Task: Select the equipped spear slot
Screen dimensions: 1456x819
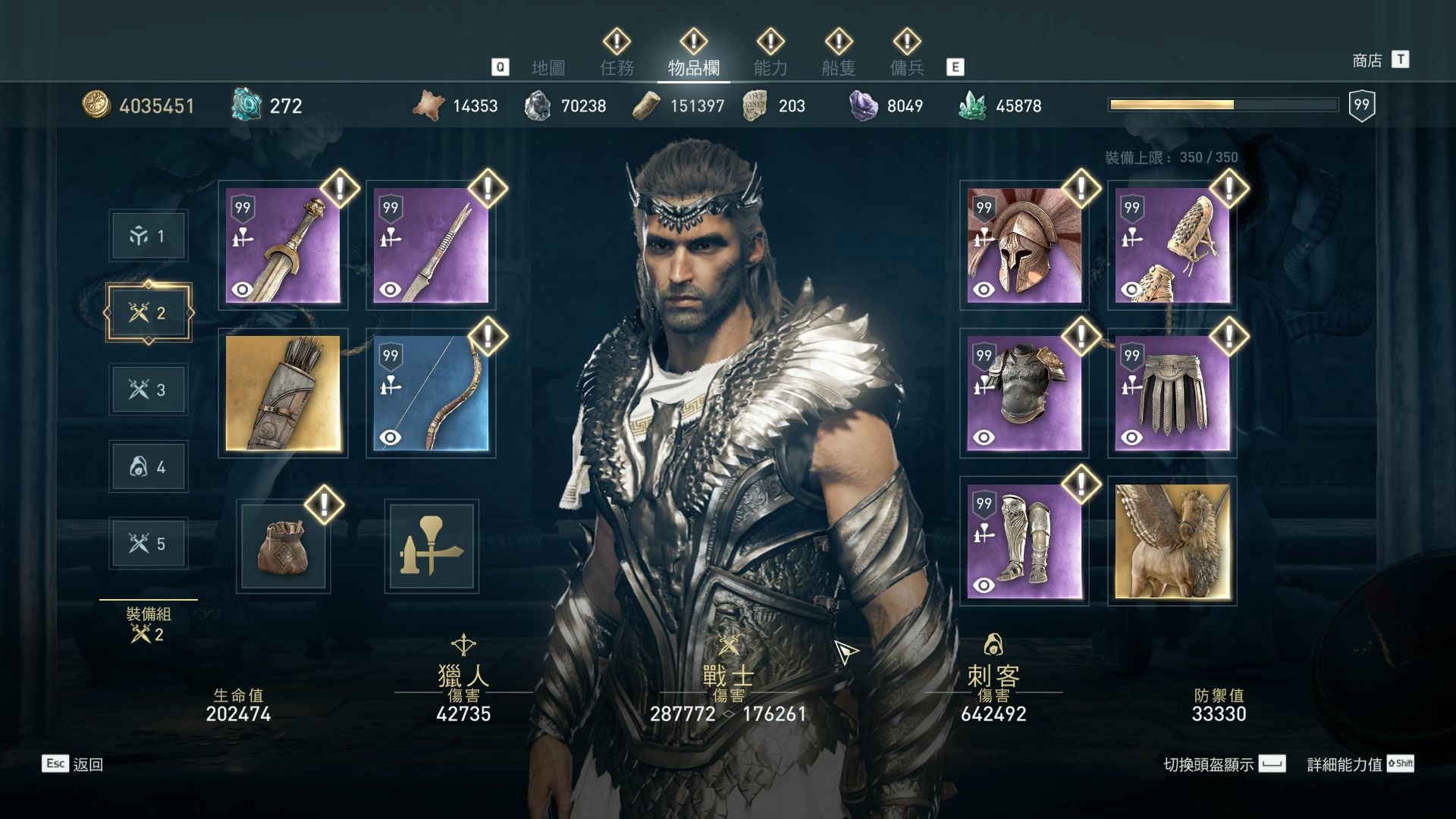Action: [x=431, y=246]
